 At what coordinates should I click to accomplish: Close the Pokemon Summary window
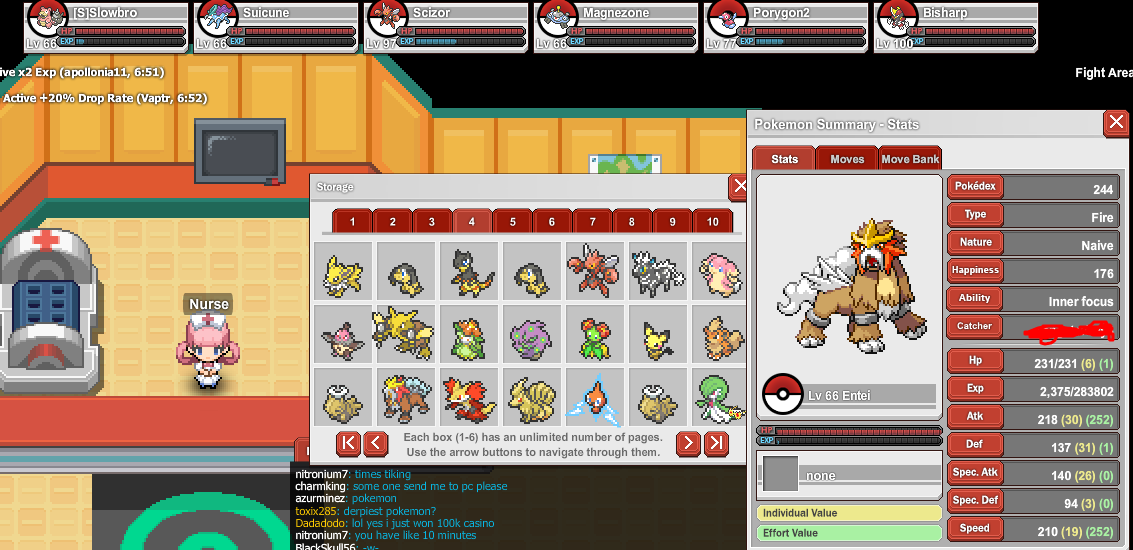[x=1116, y=123]
